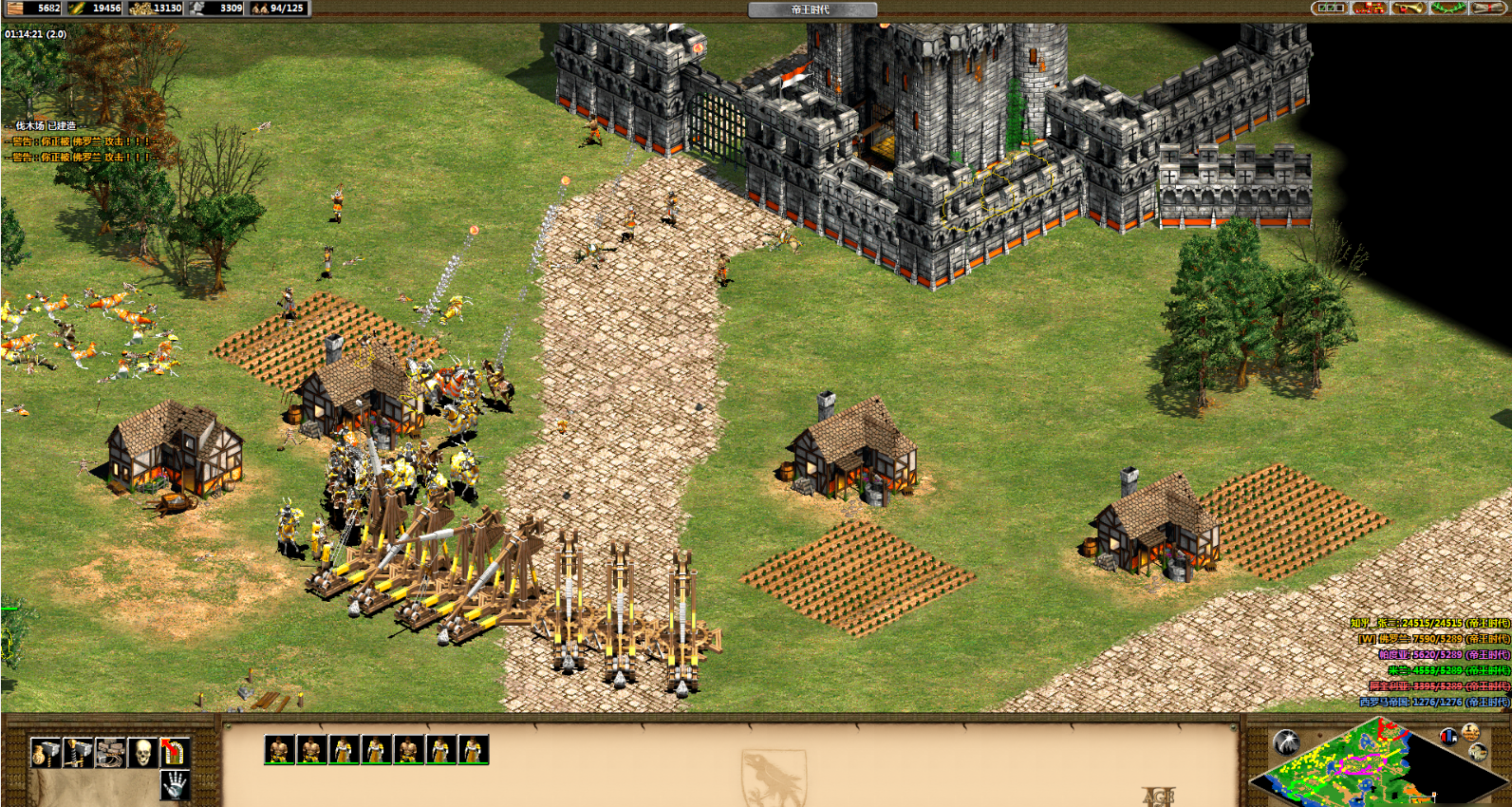Click the skull delete-unit command
This screenshot has height=807, width=1512.
(x=142, y=752)
